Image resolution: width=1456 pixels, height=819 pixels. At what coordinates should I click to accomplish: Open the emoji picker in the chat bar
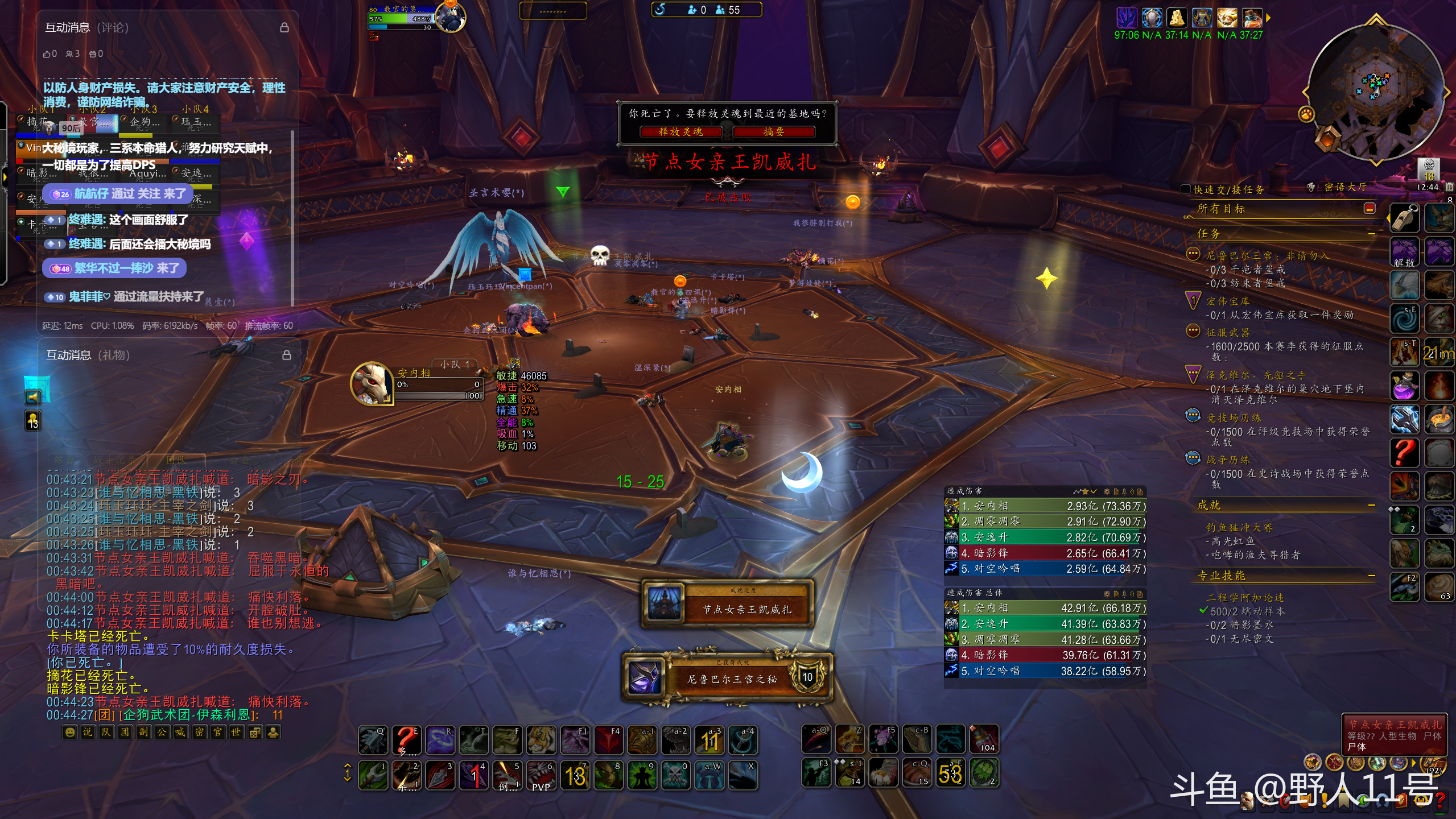coord(69,733)
